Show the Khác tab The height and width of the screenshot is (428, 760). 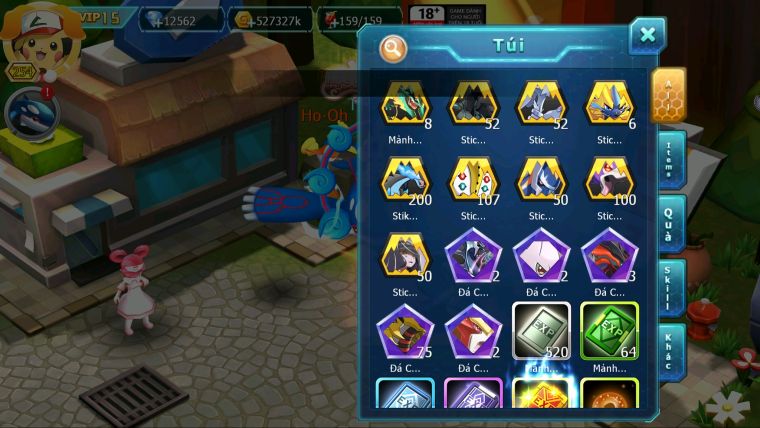point(670,349)
